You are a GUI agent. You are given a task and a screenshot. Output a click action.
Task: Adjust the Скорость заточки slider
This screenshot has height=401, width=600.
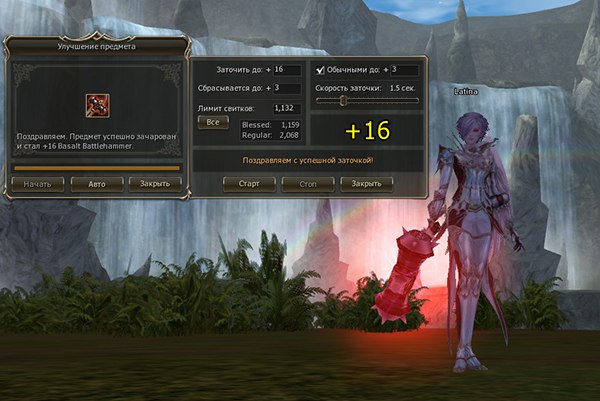tap(344, 100)
